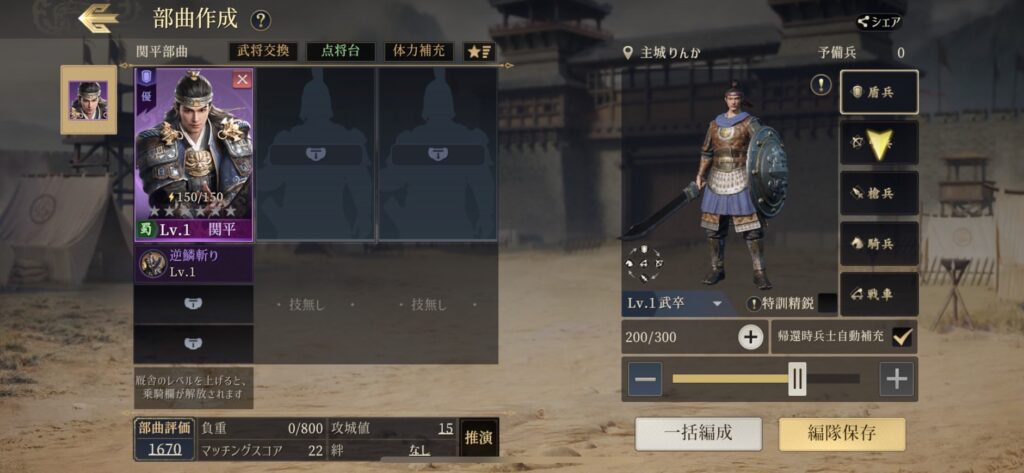1024x473 pixels.
Task: Choose the 騎兵 cavalry troop type
Action: [x=879, y=243]
